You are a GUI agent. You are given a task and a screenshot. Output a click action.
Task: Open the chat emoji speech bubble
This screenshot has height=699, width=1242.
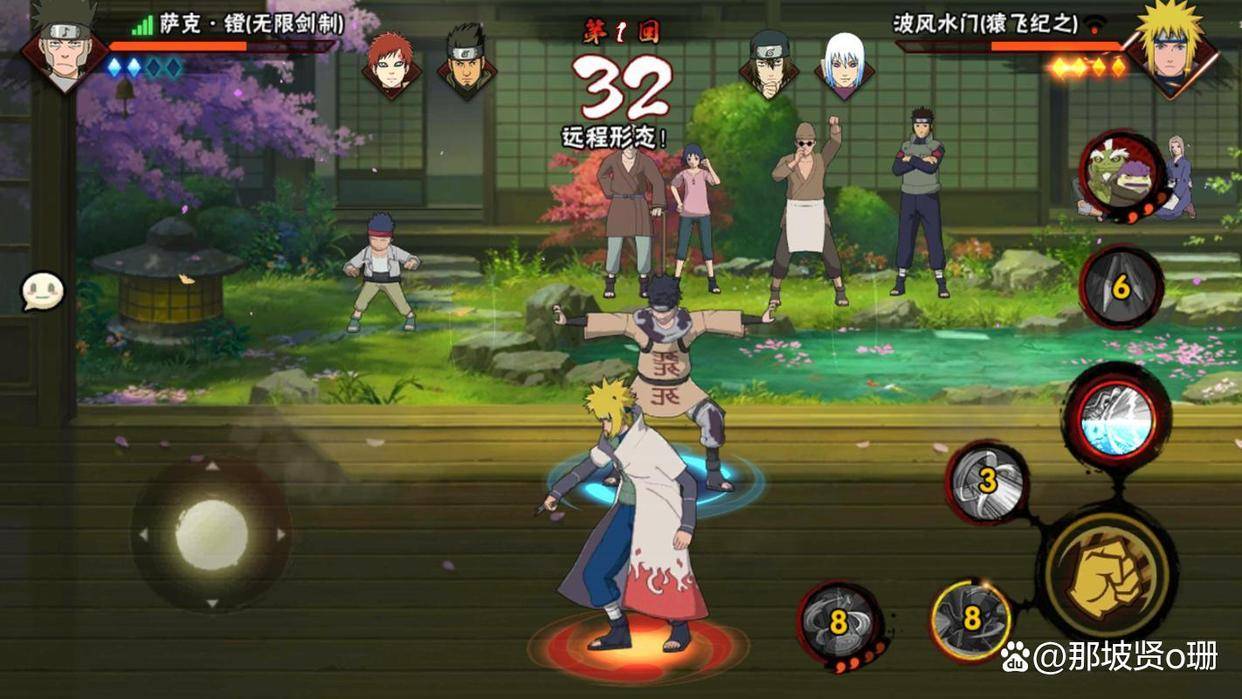tap(43, 292)
